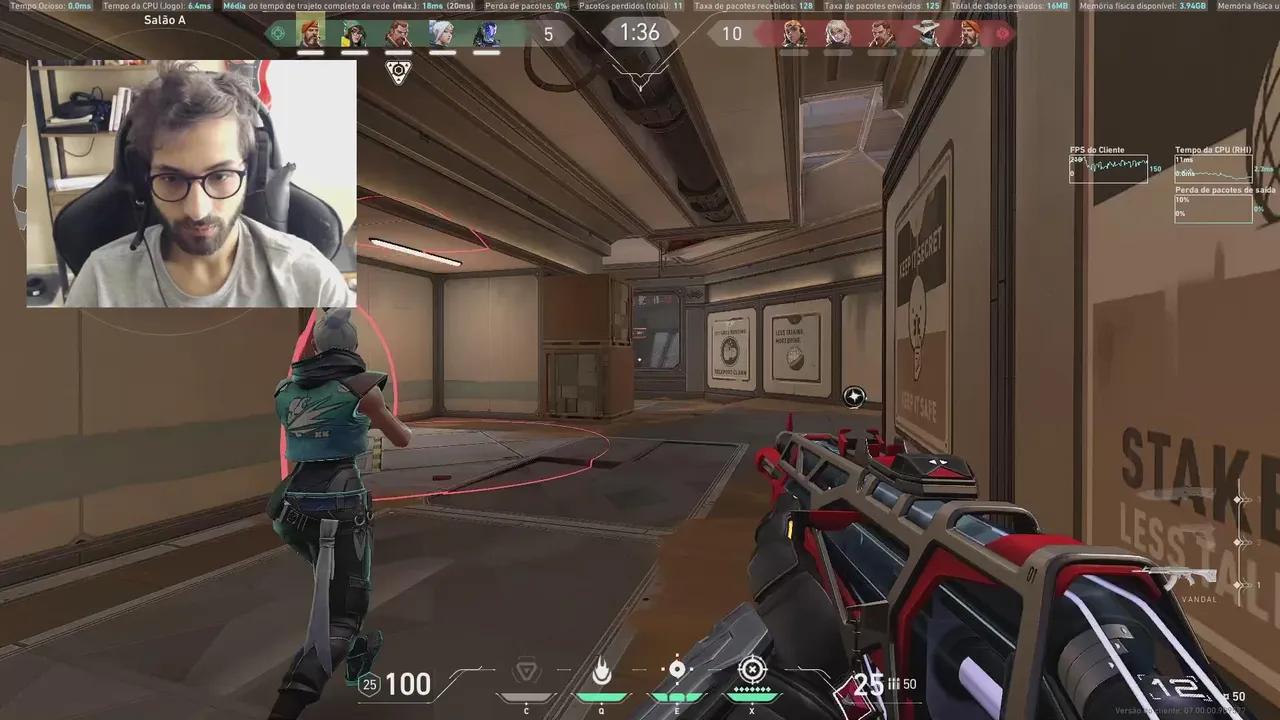Click the red enemy team emblem
The width and height of the screenshot is (1280, 720).
1002,33
